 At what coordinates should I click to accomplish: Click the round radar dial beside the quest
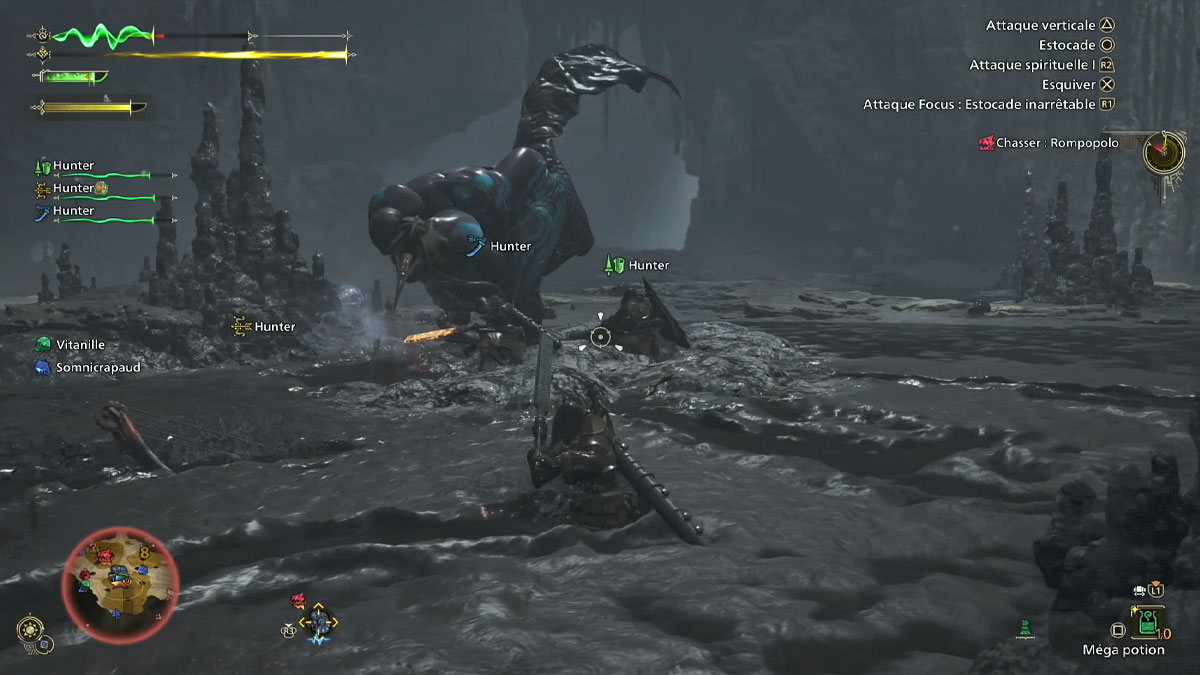click(x=1164, y=152)
